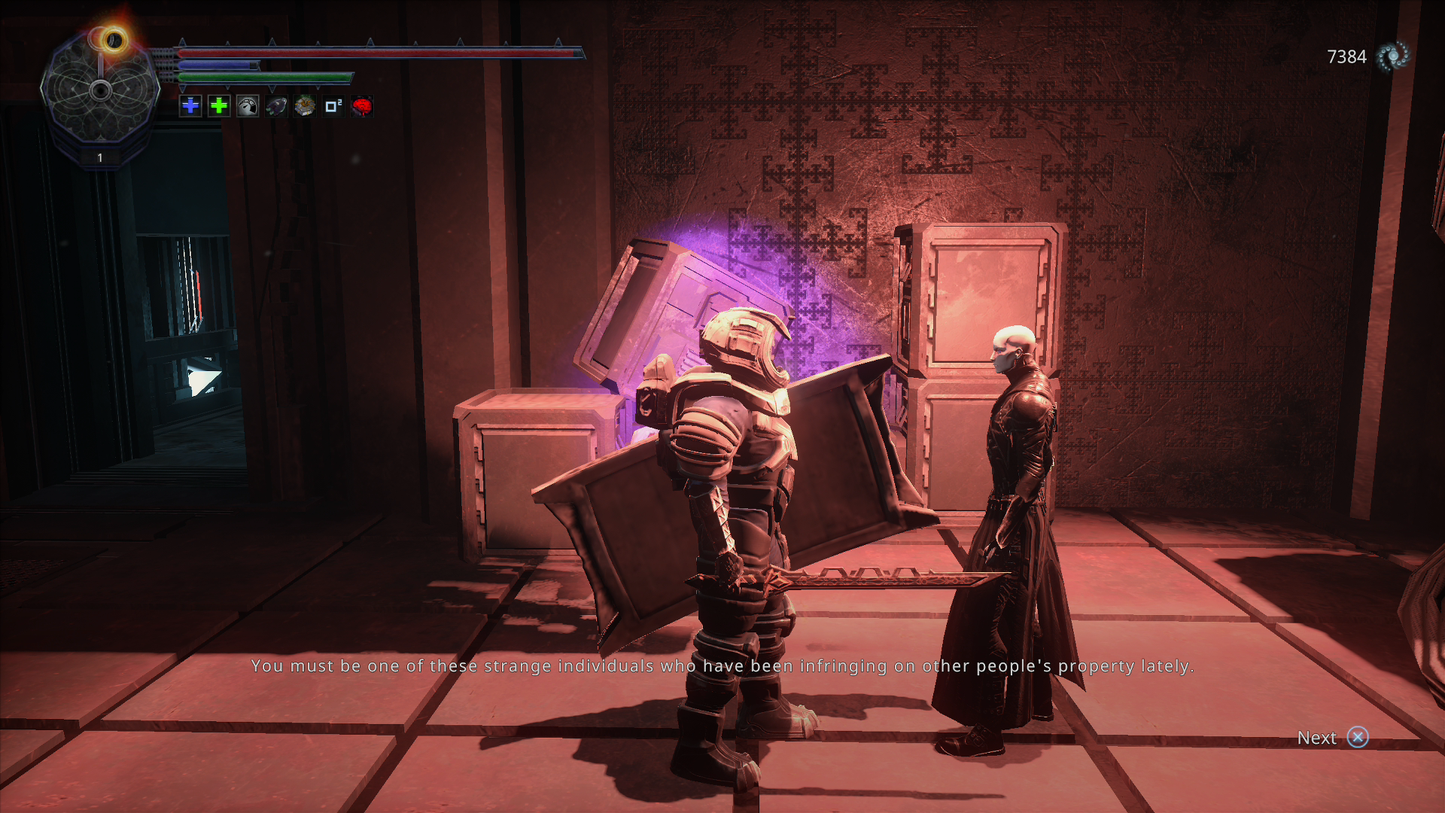Screen dimensions: 1445x813
Task: Click the spiky artifact icon on the hotbar
Action: coord(304,106)
